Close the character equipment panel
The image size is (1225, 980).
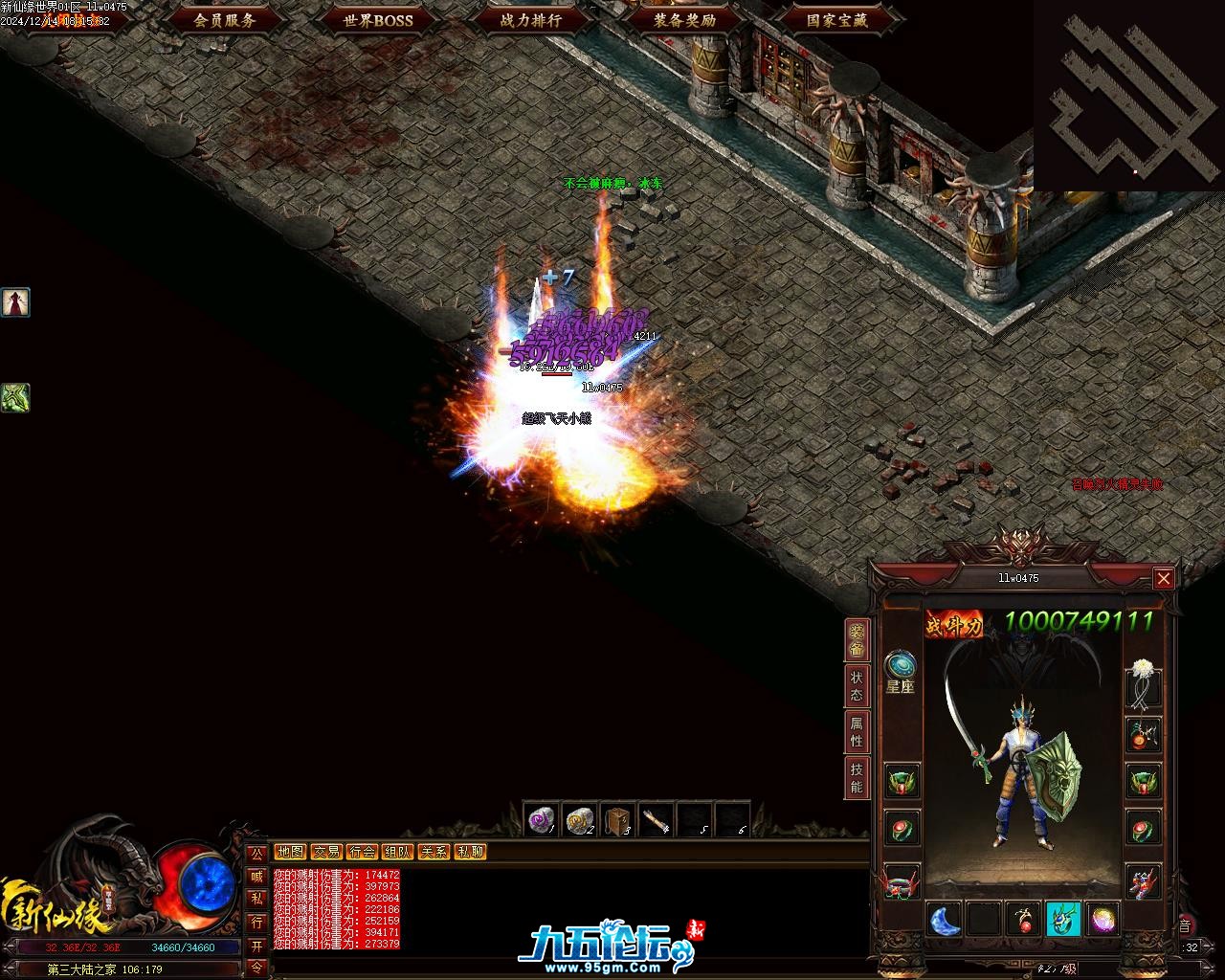tap(1163, 578)
